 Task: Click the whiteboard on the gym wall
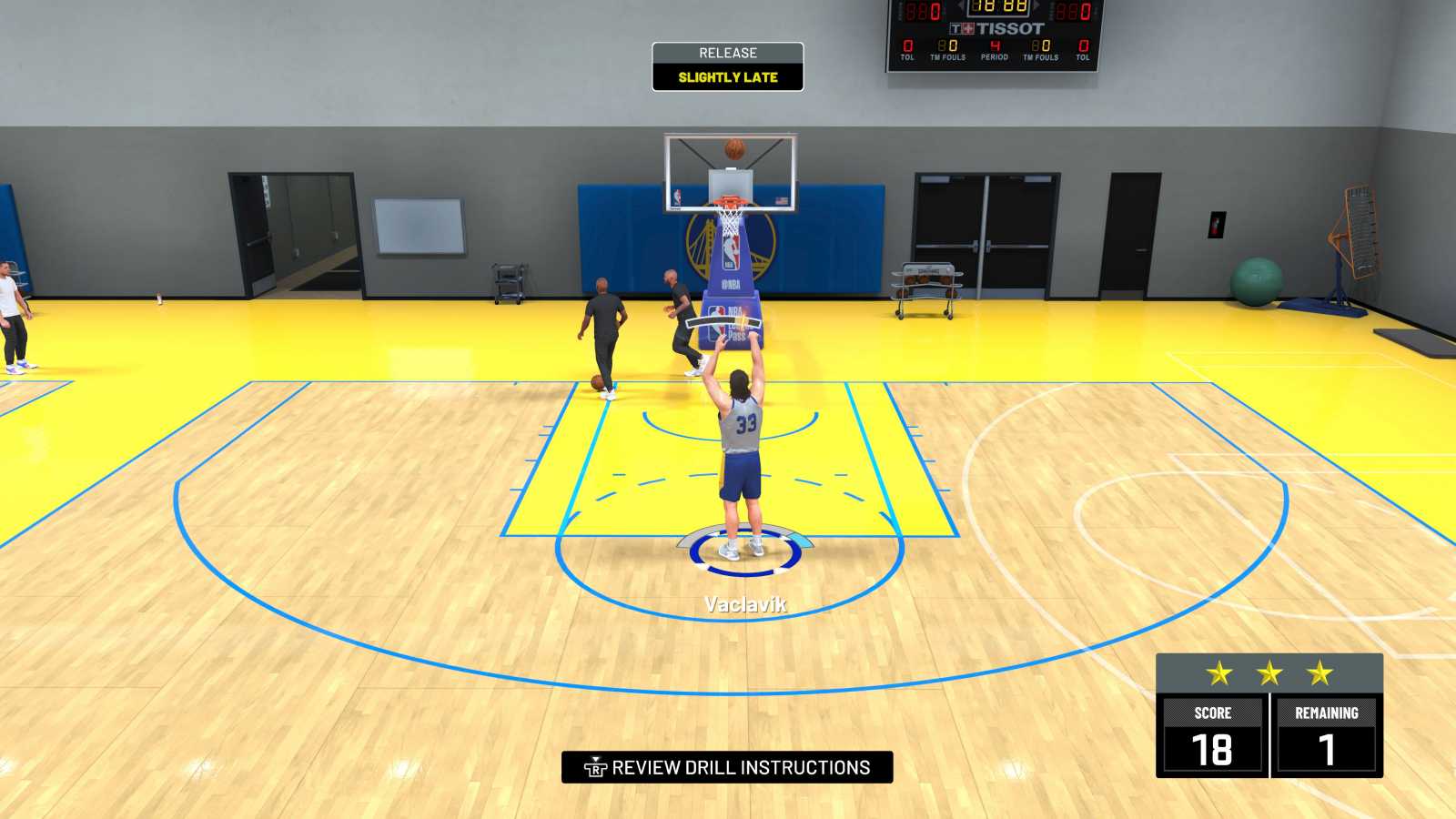coord(418,226)
